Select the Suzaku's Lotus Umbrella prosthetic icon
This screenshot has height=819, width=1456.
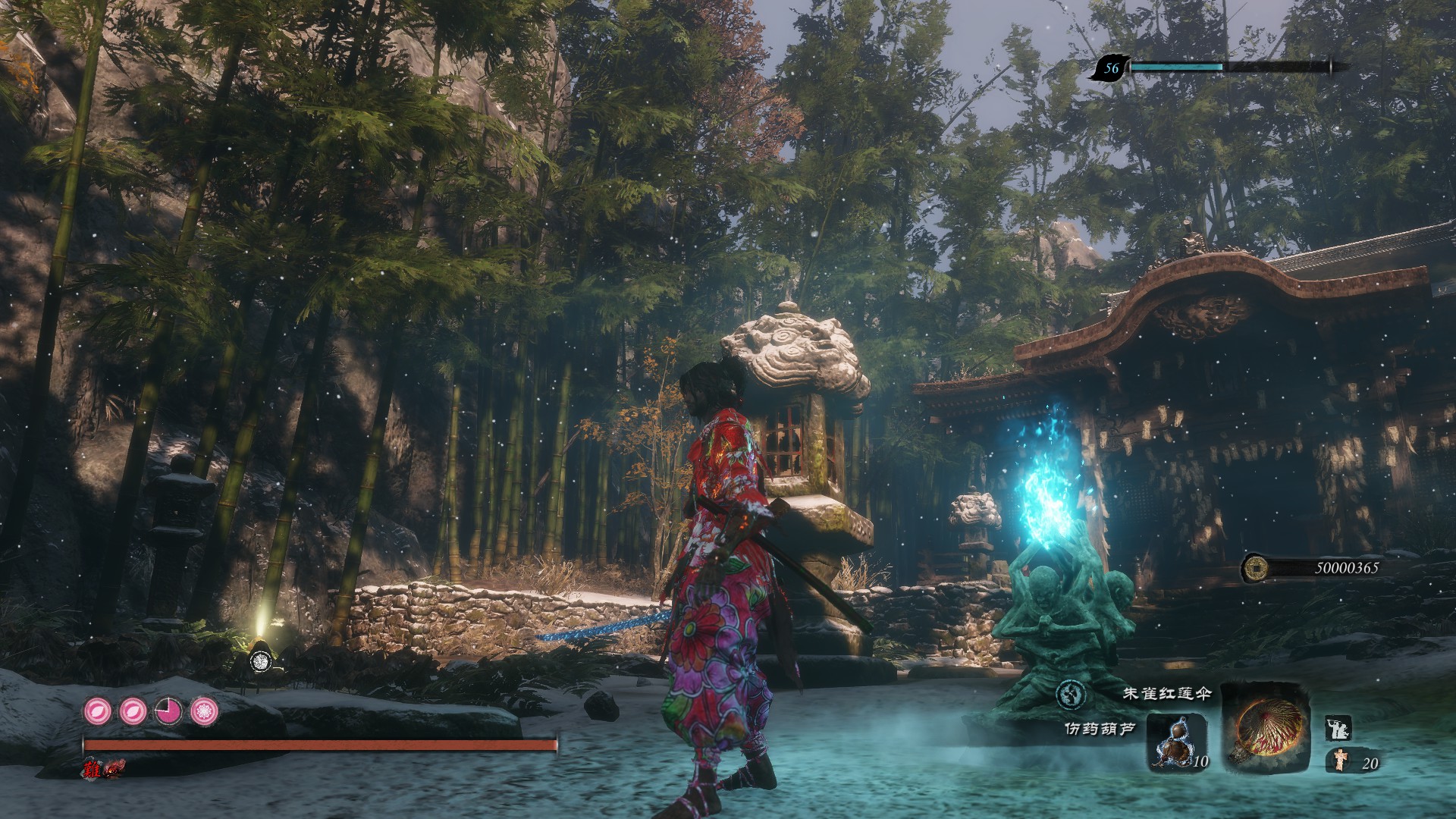click(x=1264, y=729)
